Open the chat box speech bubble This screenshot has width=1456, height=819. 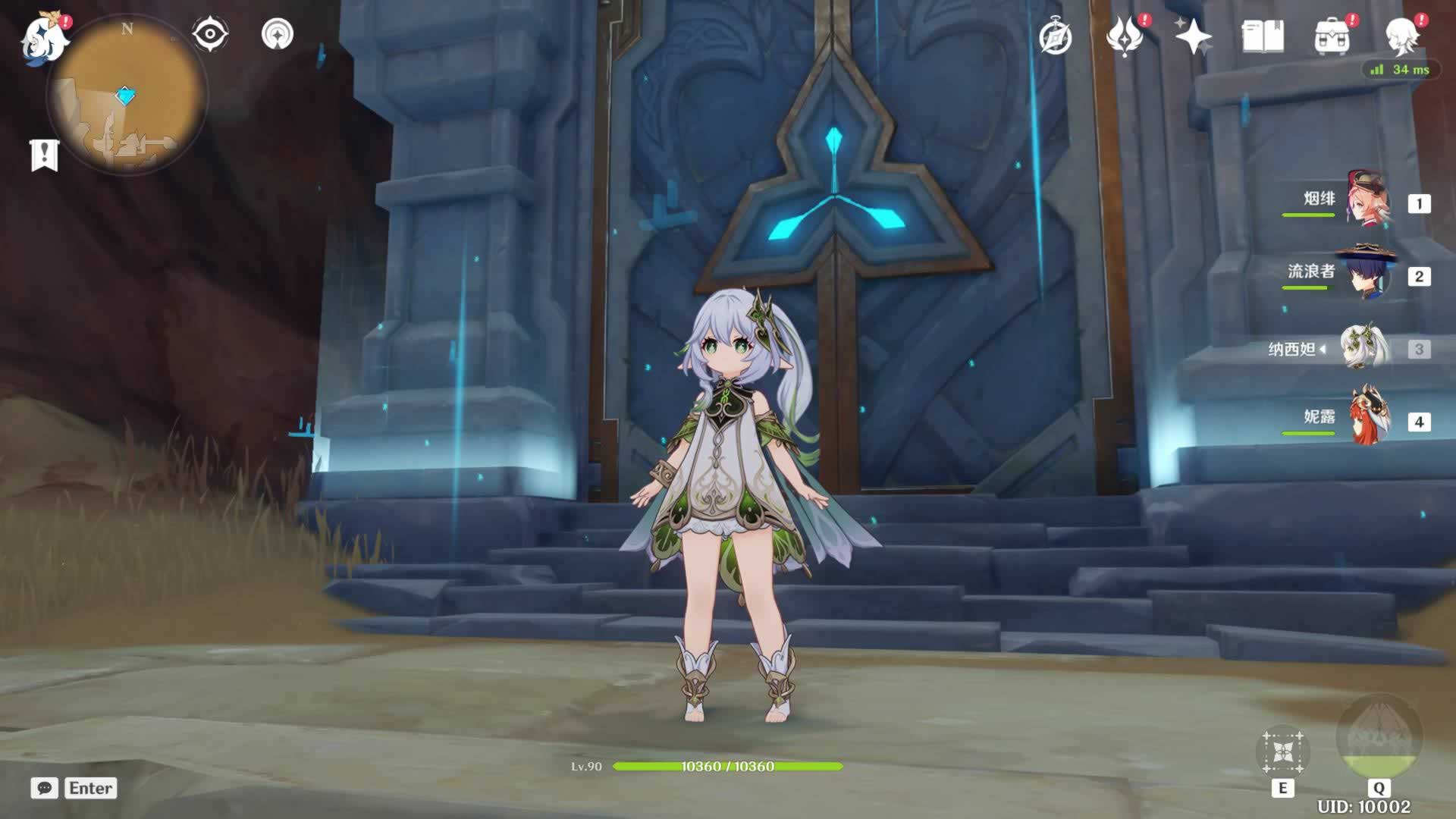pyautogui.click(x=45, y=788)
